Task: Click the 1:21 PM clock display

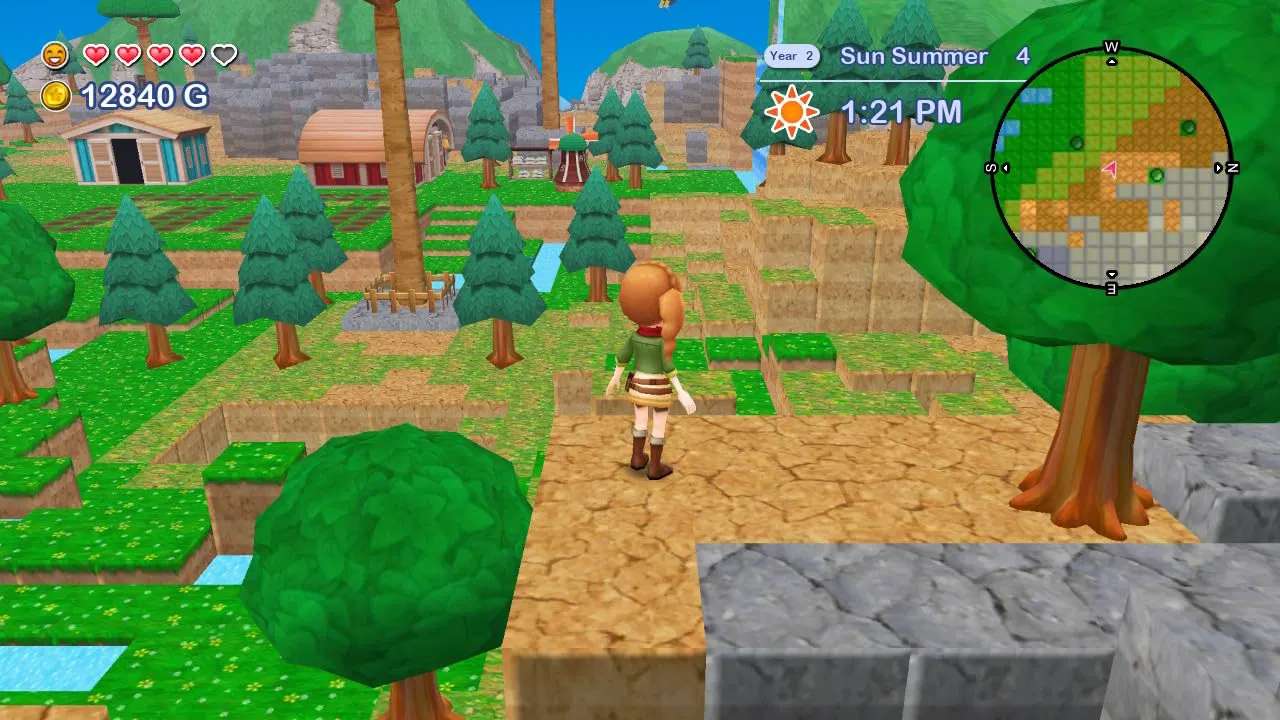Action: 902,111
